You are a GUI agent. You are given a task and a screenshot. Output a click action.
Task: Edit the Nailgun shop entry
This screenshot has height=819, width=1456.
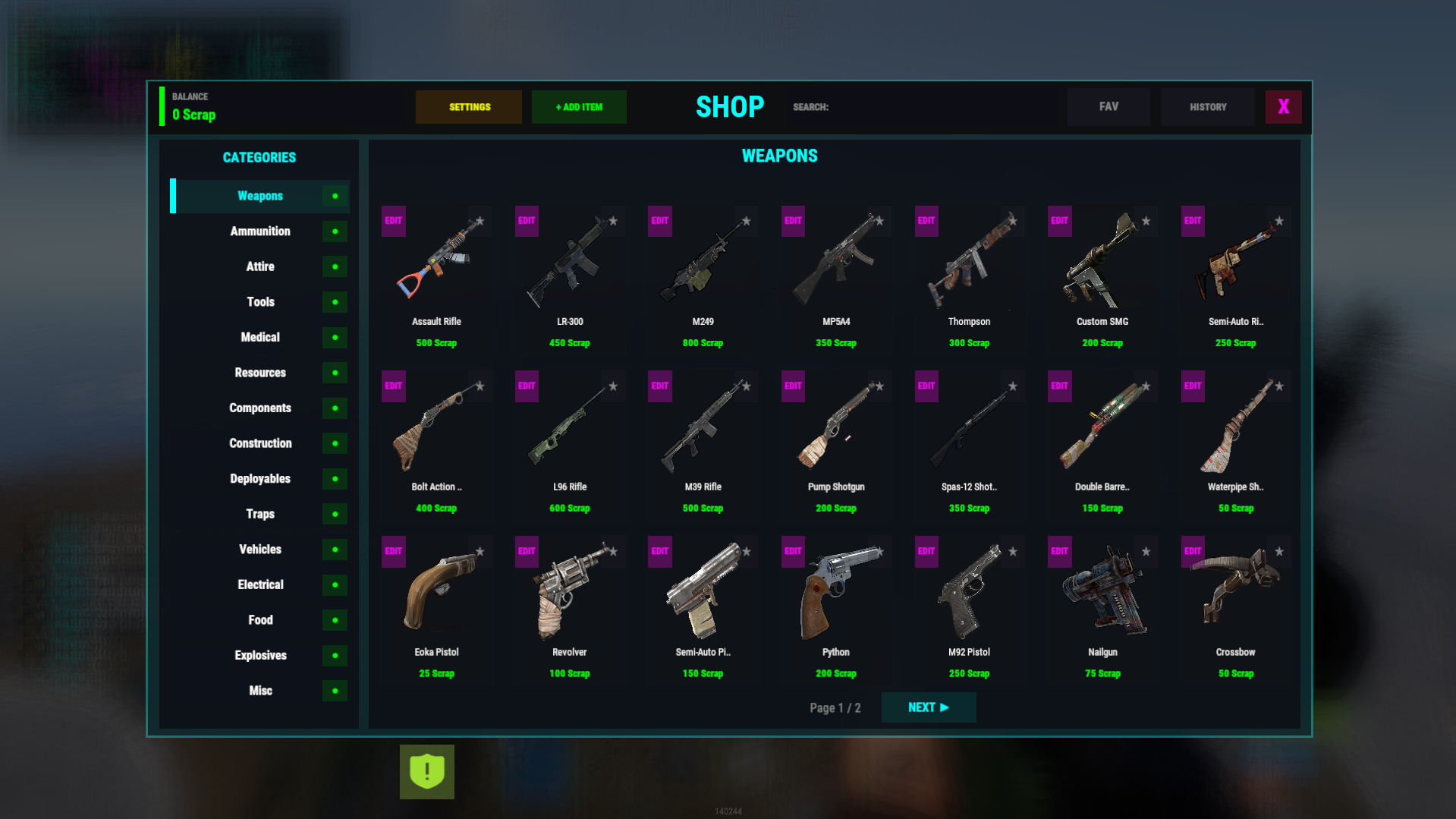[1059, 552]
